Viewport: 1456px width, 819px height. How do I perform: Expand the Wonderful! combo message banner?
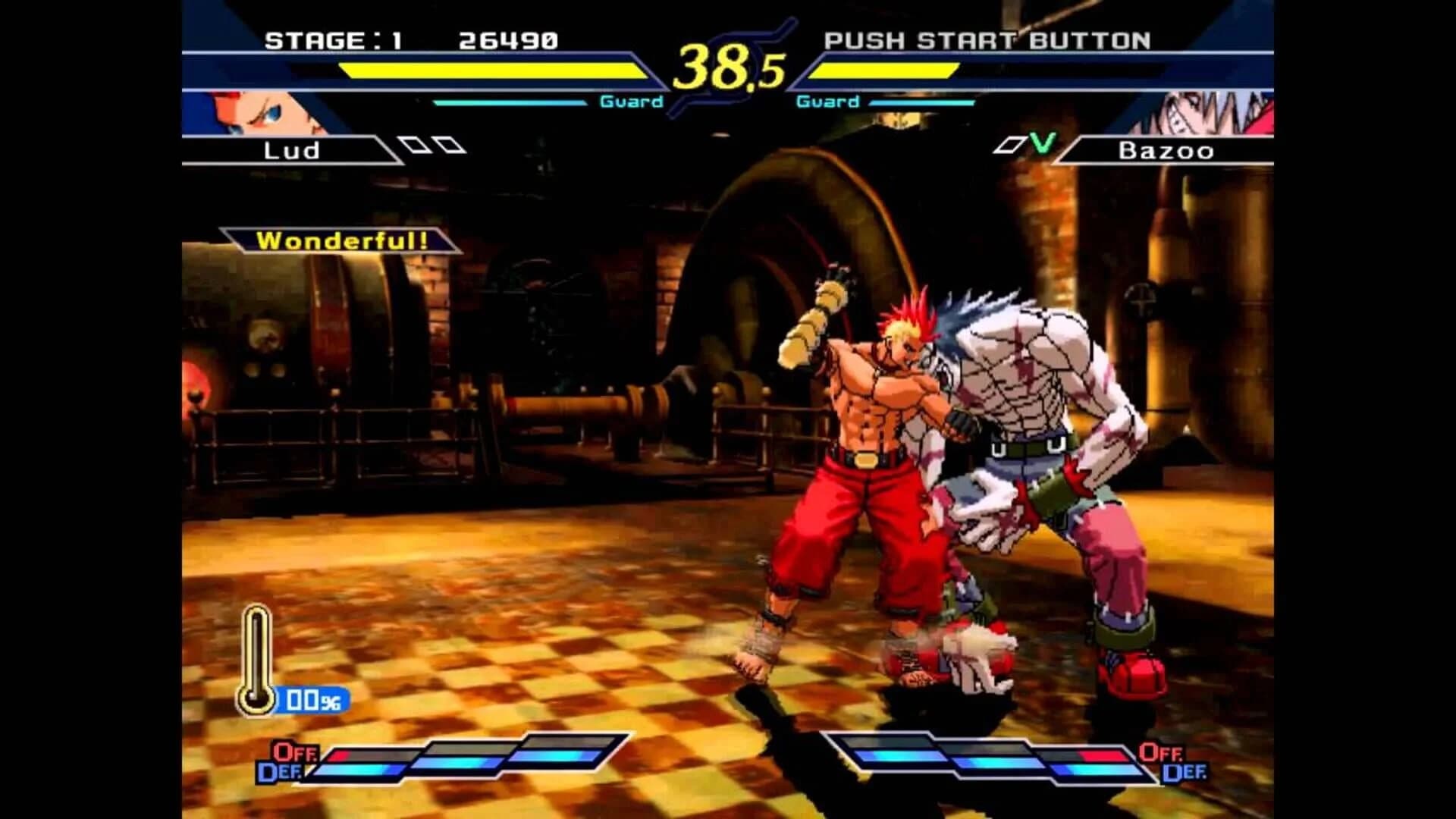[341, 241]
